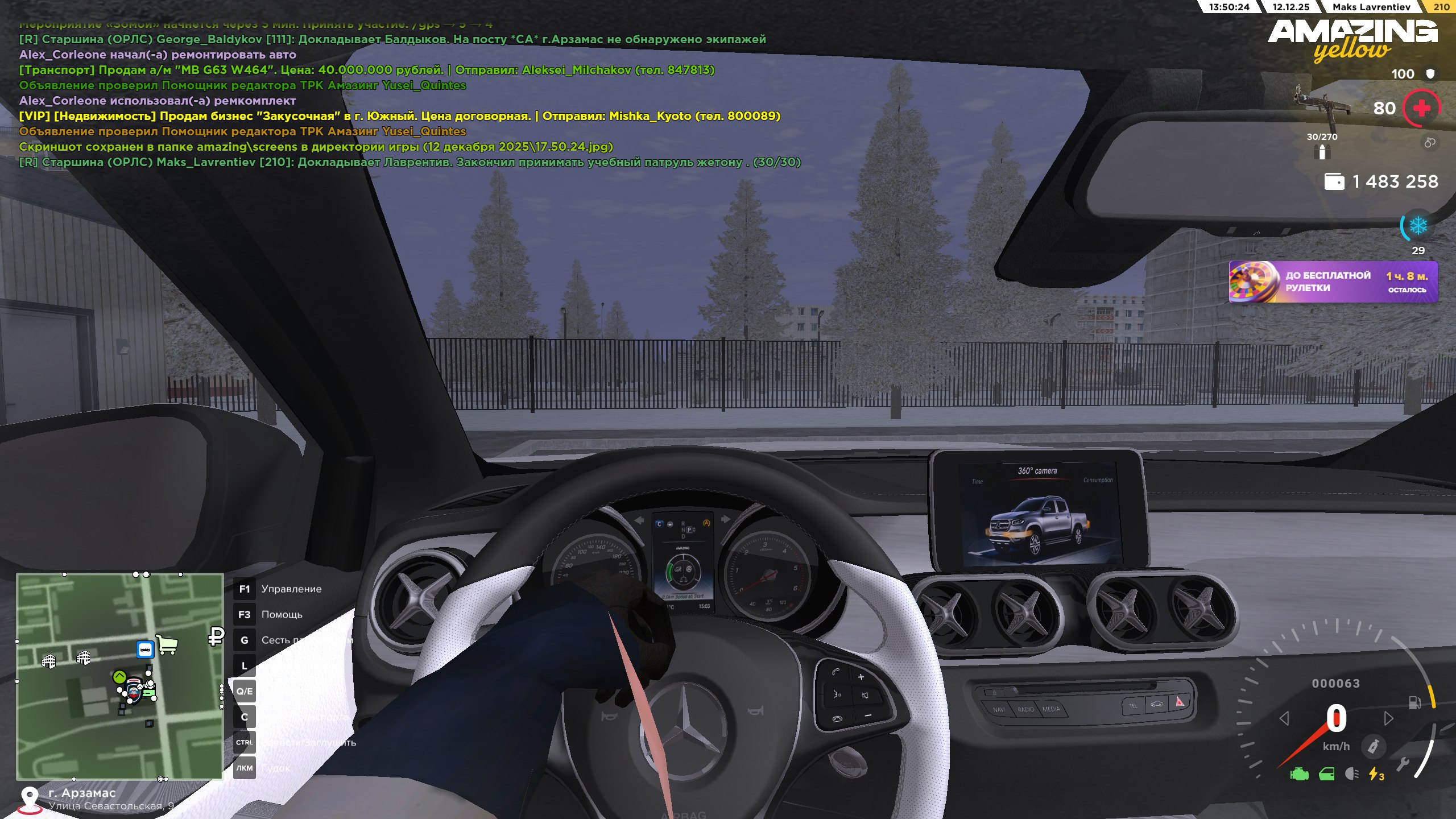Select the bus stop marker on minimap

pyautogui.click(x=145, y=649)
